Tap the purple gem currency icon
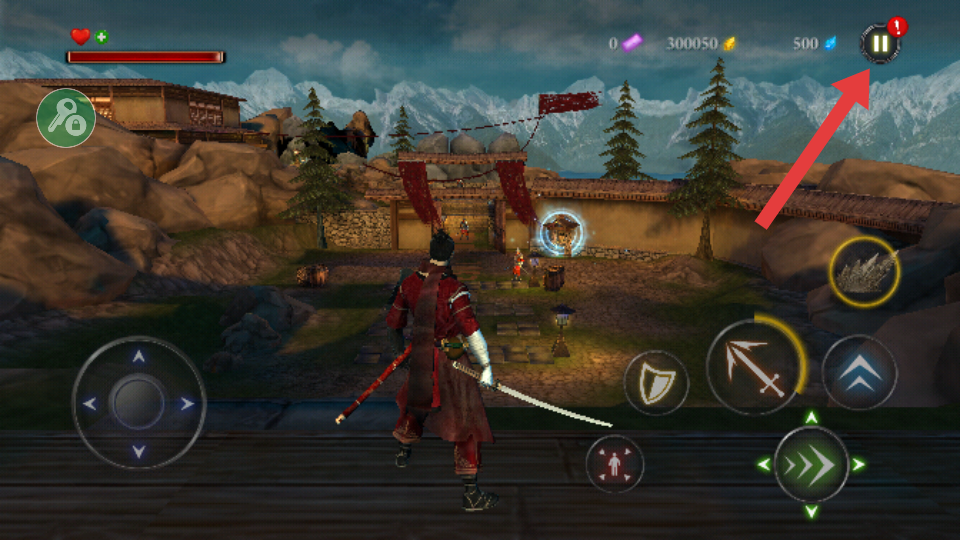The width and height of the screenshot is (960, 540). coord(632,43)
